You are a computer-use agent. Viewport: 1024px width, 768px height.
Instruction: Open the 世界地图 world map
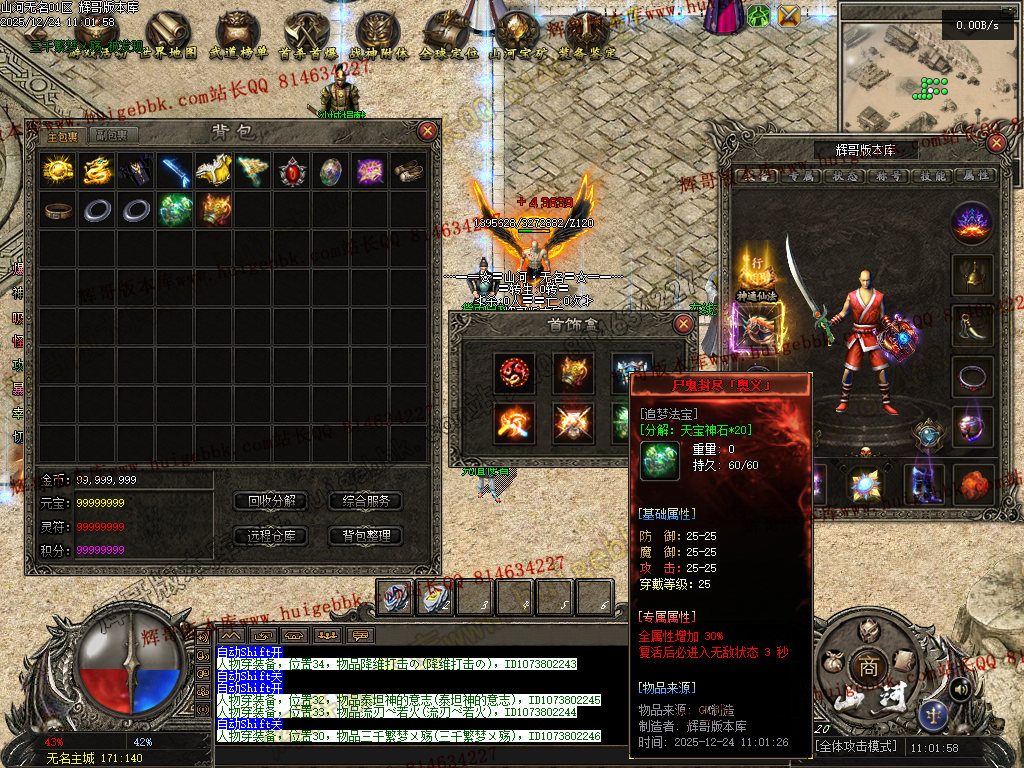click(x=167, y=40)
